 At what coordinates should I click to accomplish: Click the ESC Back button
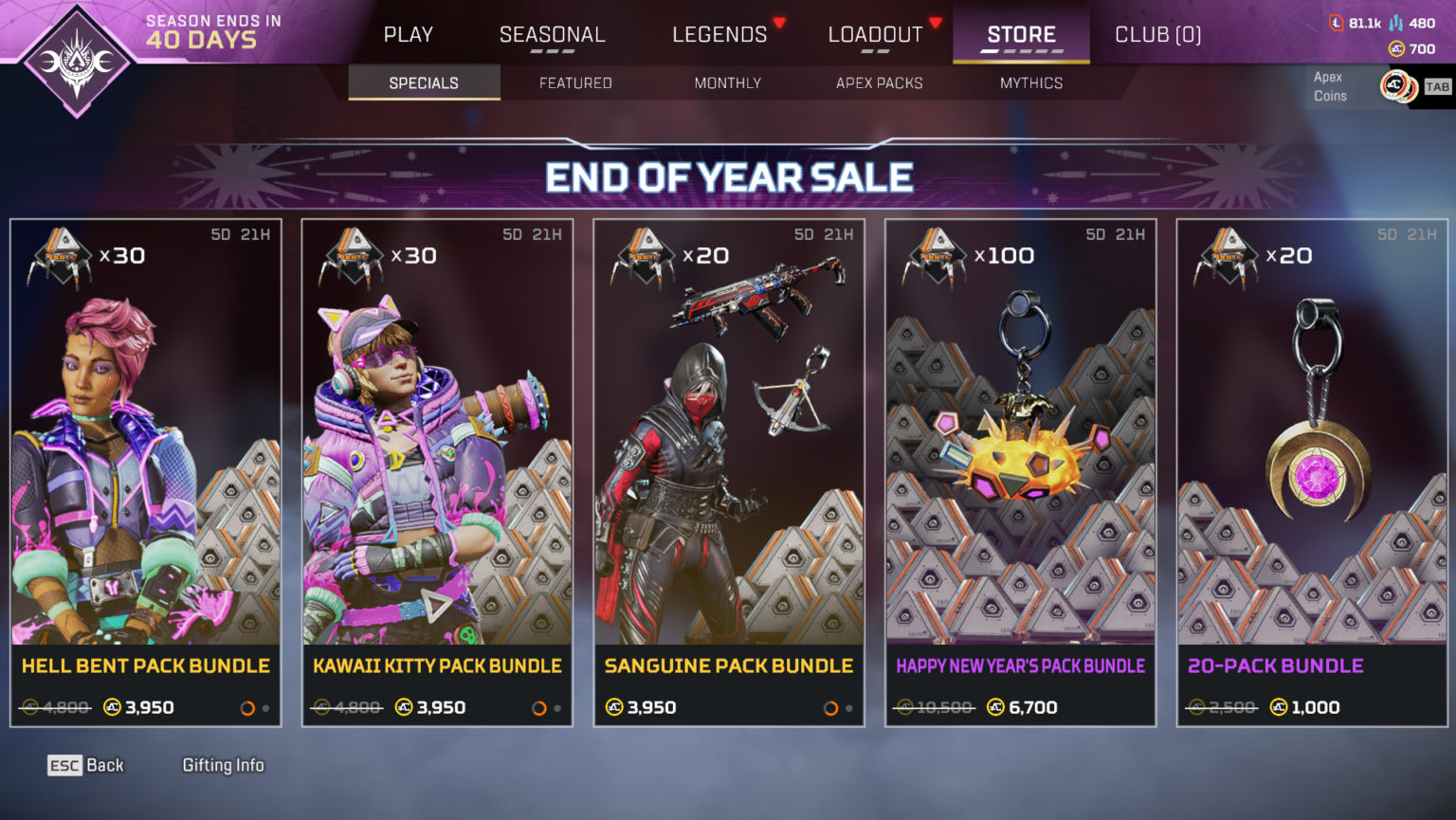click(x=85, y=765)
